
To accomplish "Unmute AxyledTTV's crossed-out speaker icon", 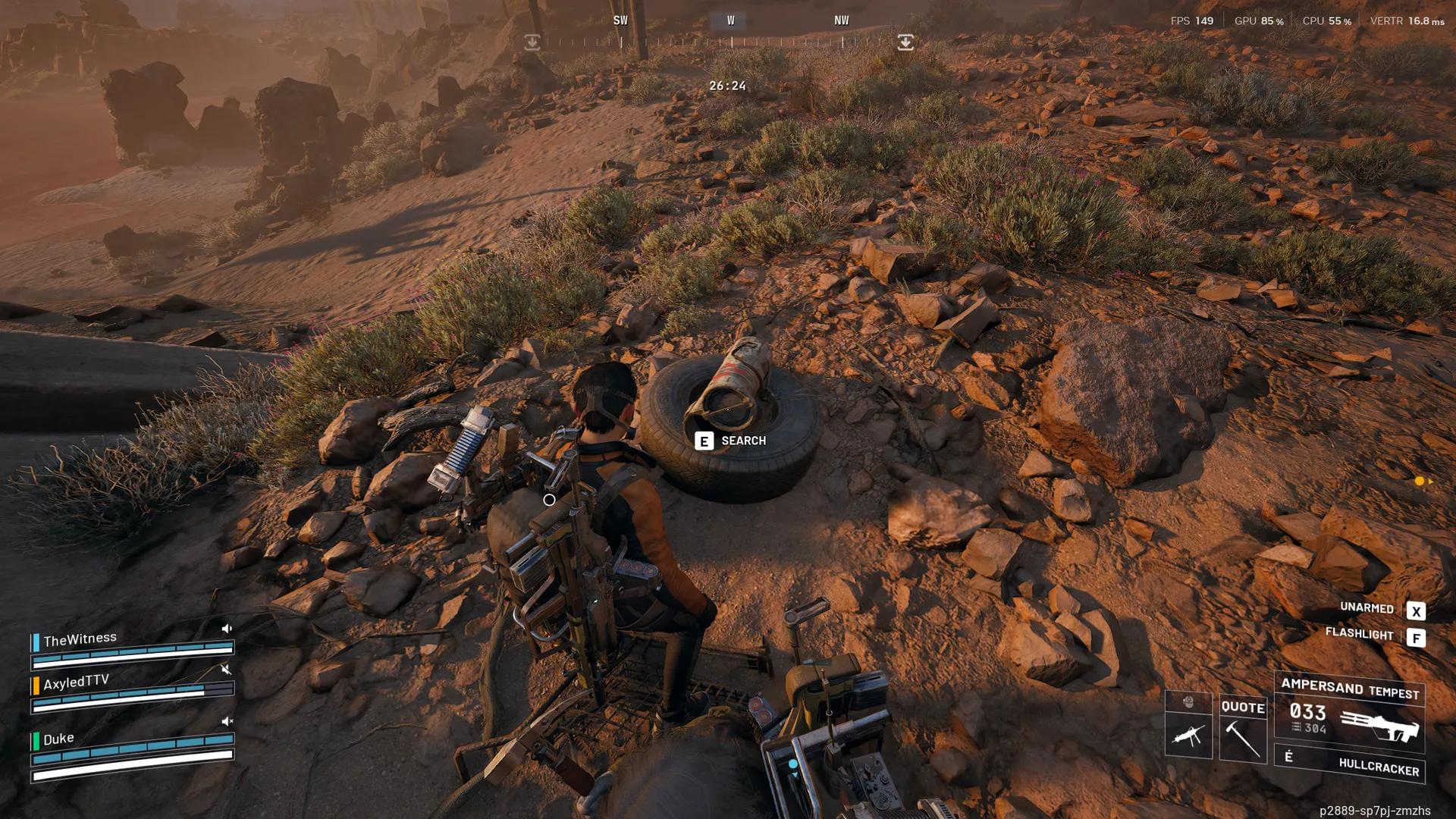I will coord(226,670).
